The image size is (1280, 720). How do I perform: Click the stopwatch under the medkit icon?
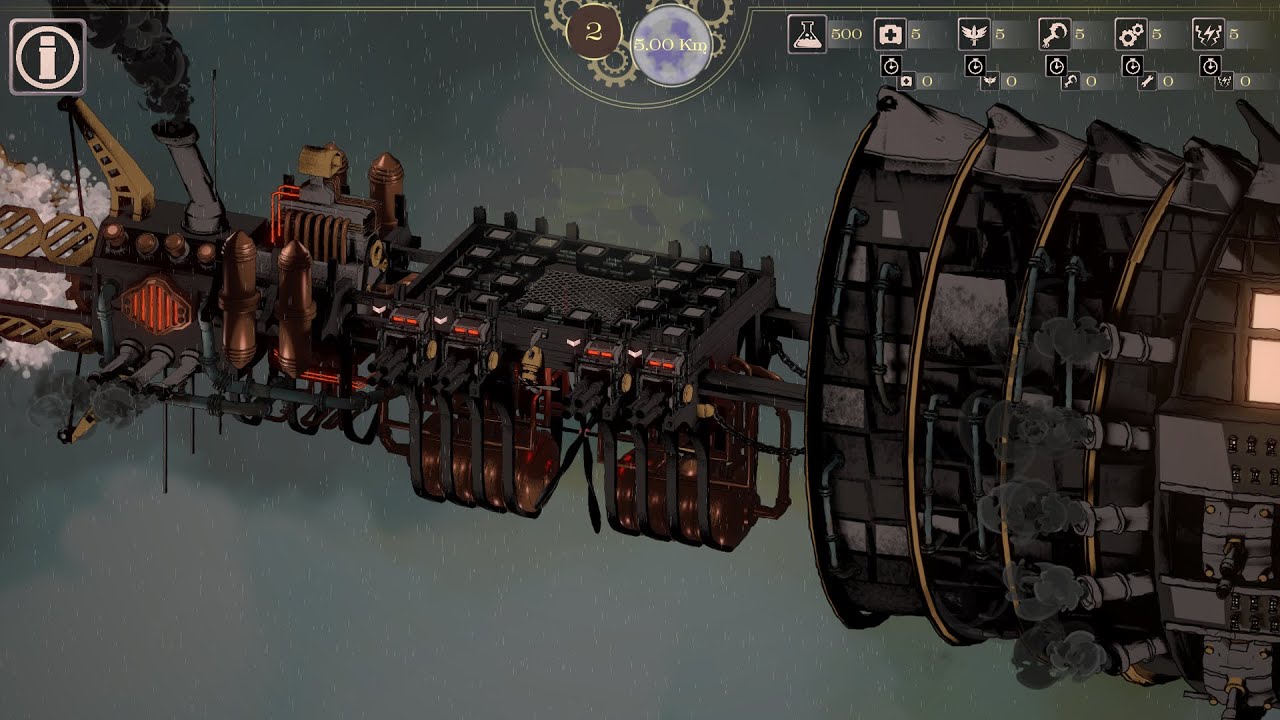coord(891,66)
